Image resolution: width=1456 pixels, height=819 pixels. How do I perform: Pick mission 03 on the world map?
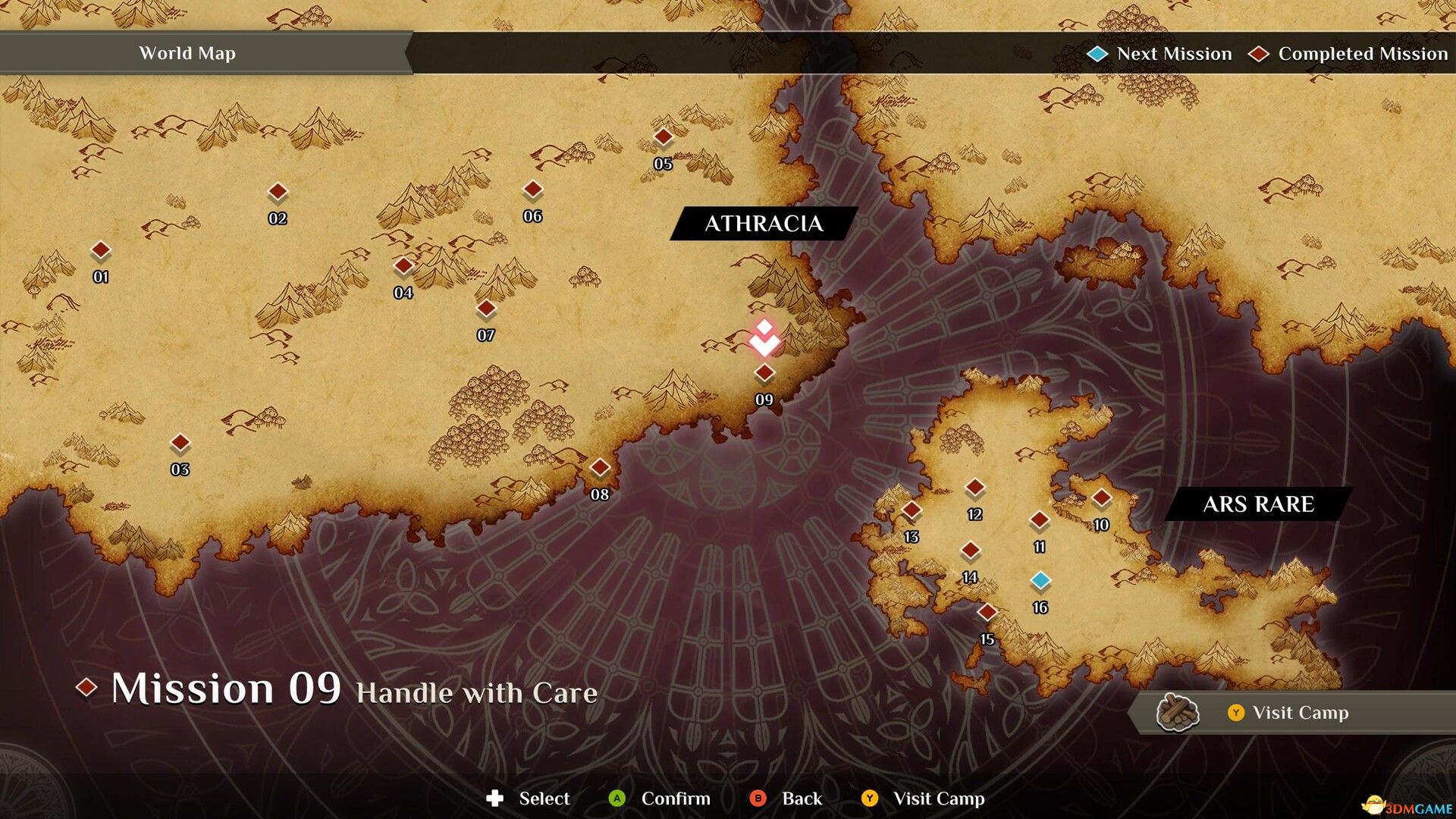pos(180,442)
